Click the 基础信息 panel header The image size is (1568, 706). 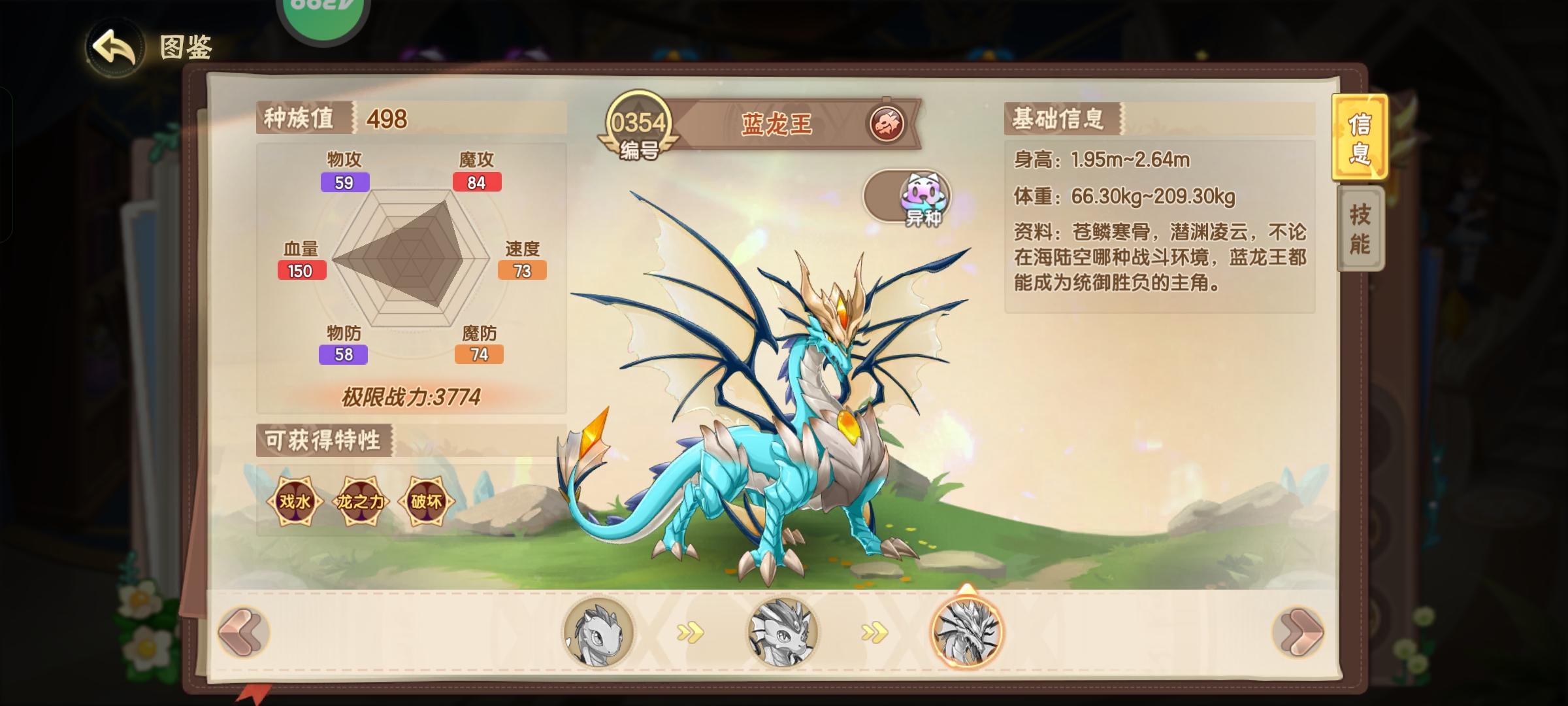[1058, 119]
